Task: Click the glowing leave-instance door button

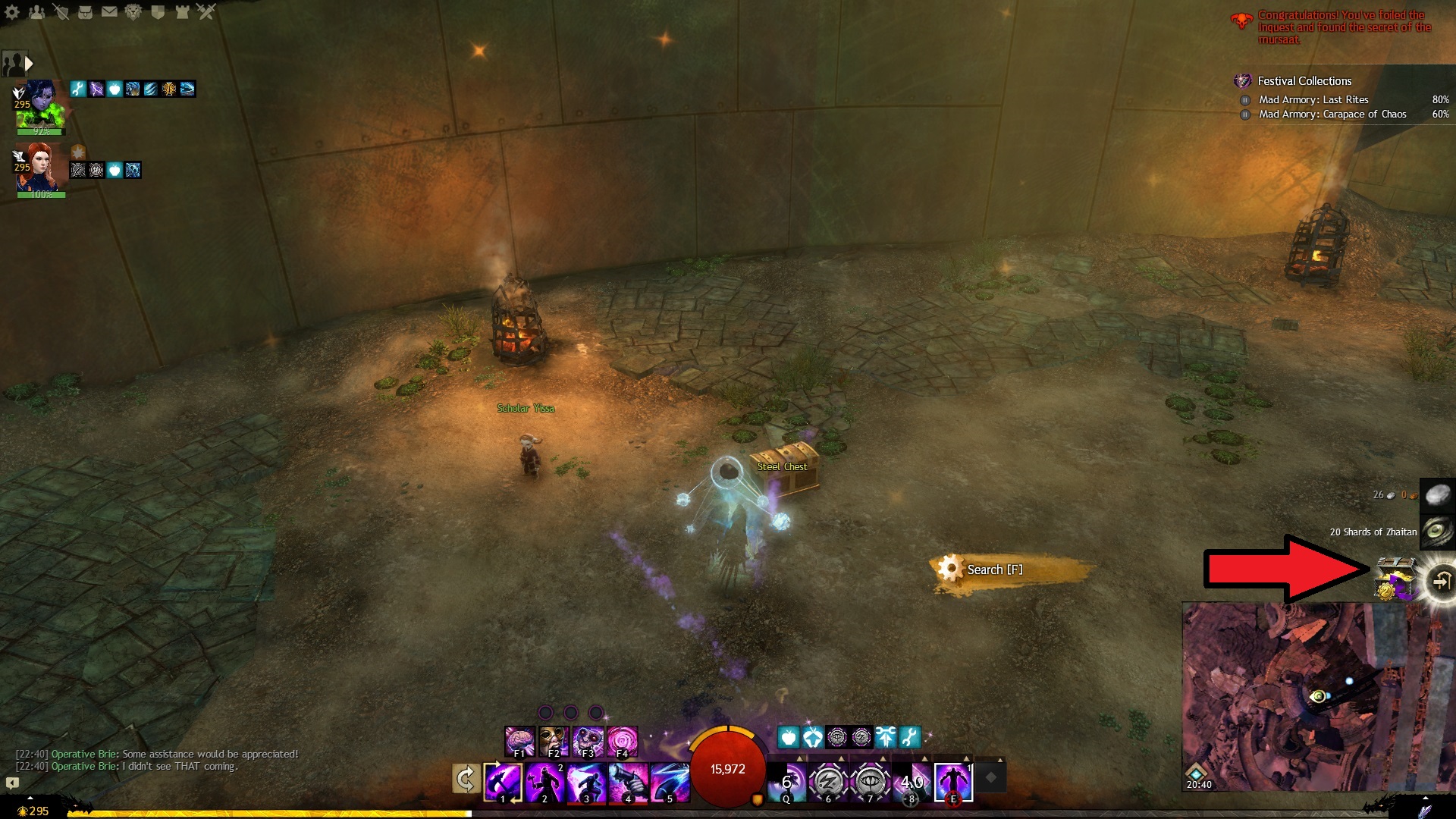Action: coord(1439,581)
